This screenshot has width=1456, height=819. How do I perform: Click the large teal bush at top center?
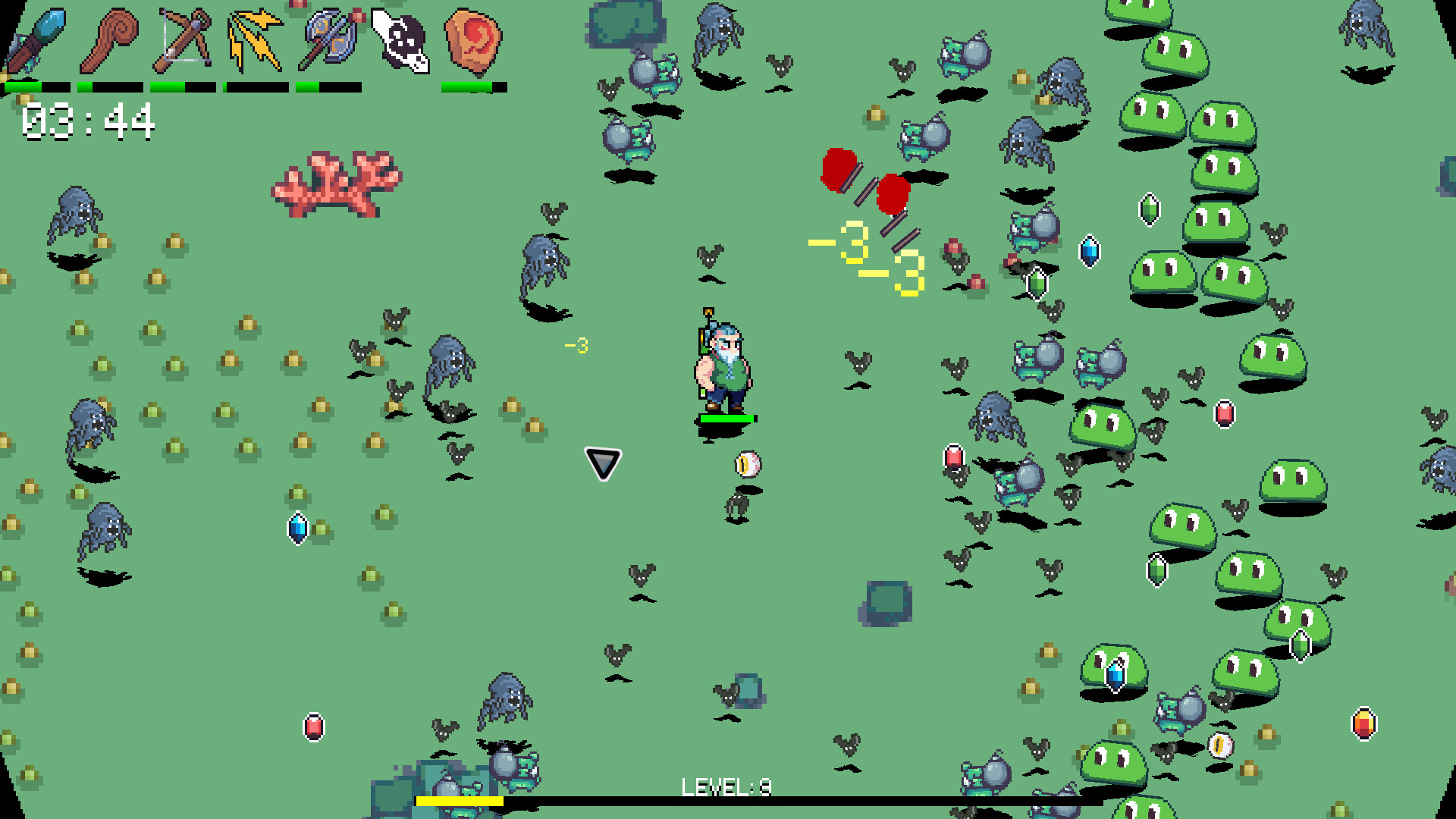(628, 23)
